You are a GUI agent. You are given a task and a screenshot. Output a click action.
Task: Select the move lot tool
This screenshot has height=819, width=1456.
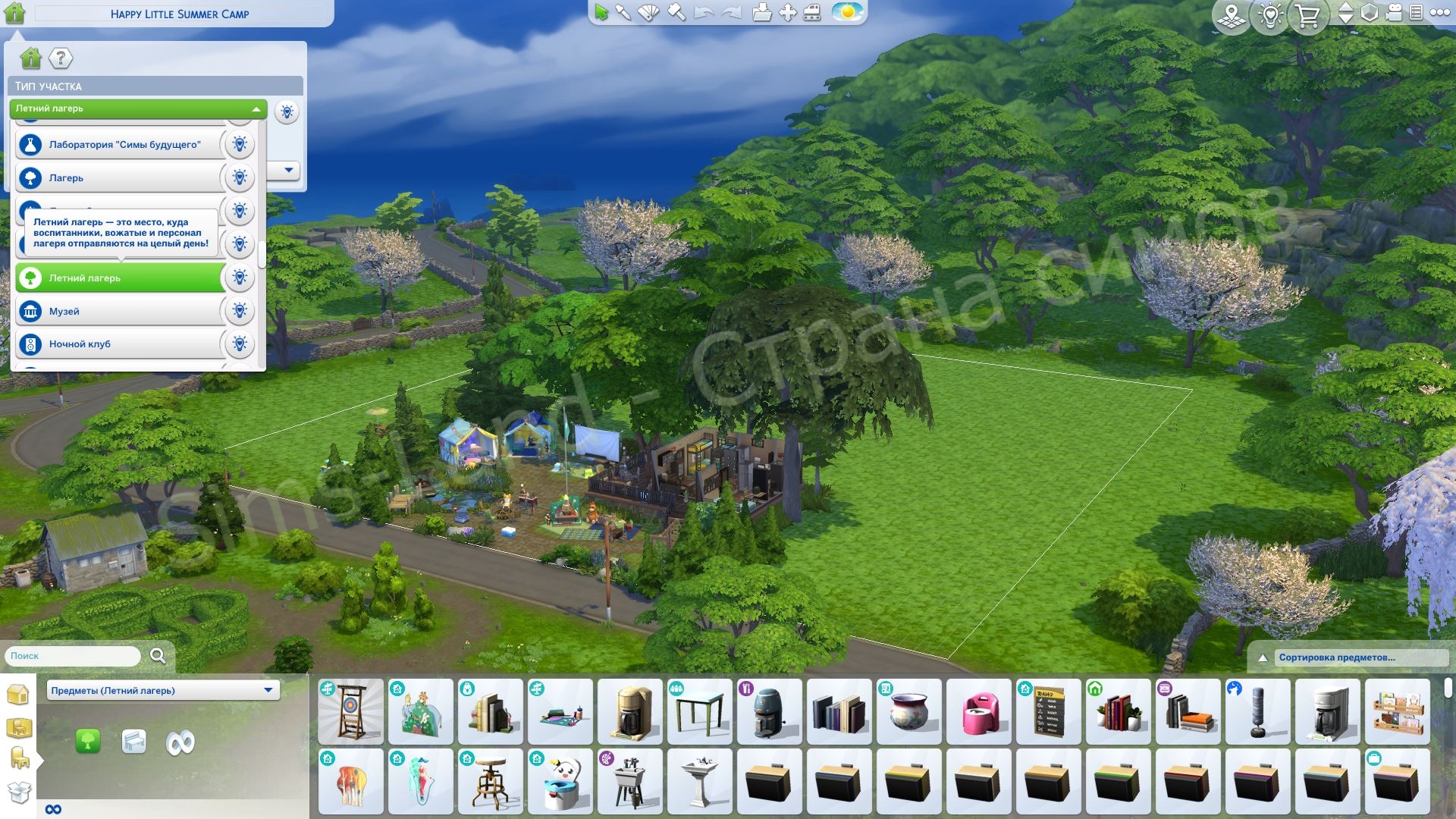pos(787,13)
